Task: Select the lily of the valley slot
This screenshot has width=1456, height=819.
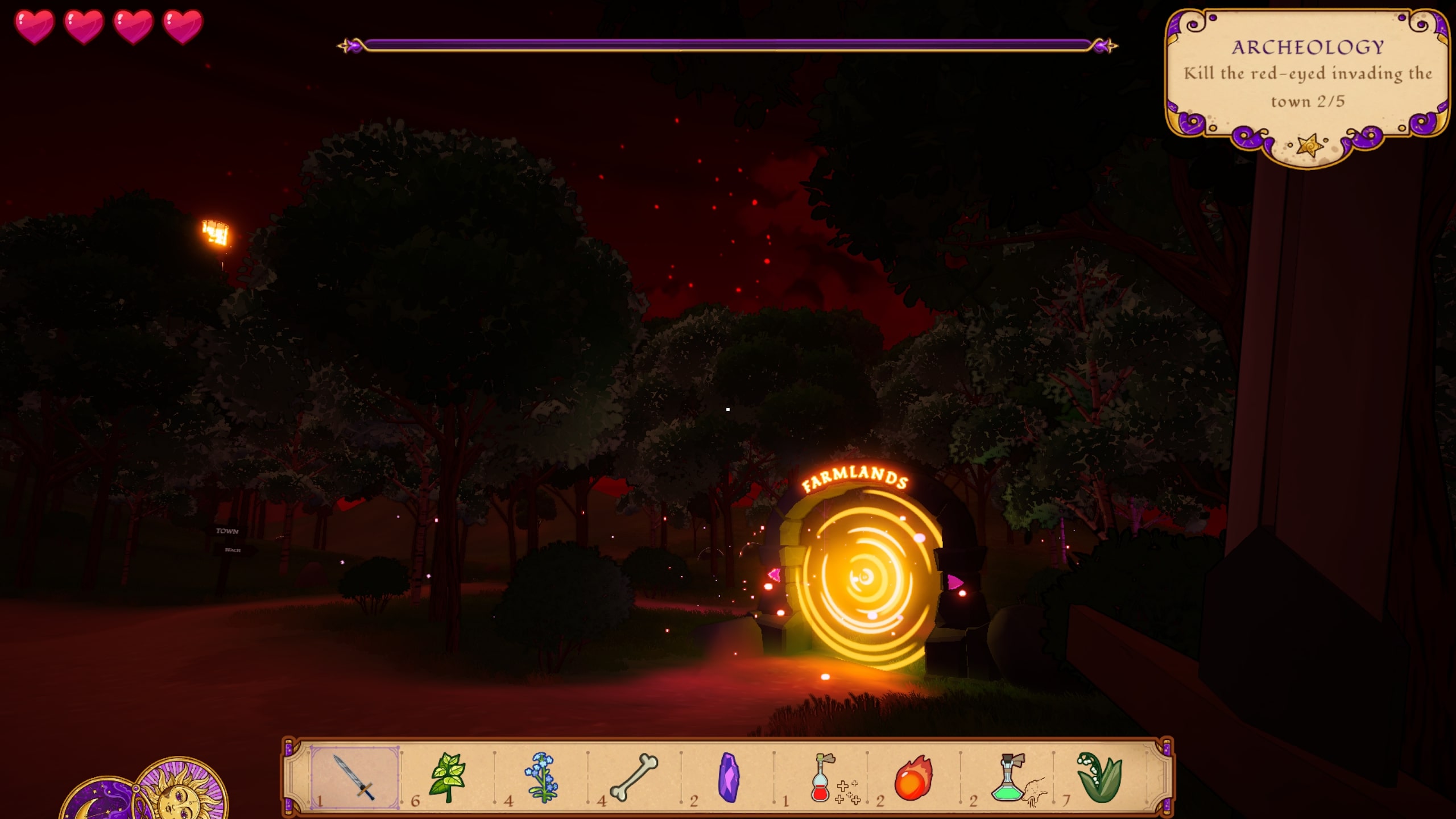Action: (x=1100, y=777)
